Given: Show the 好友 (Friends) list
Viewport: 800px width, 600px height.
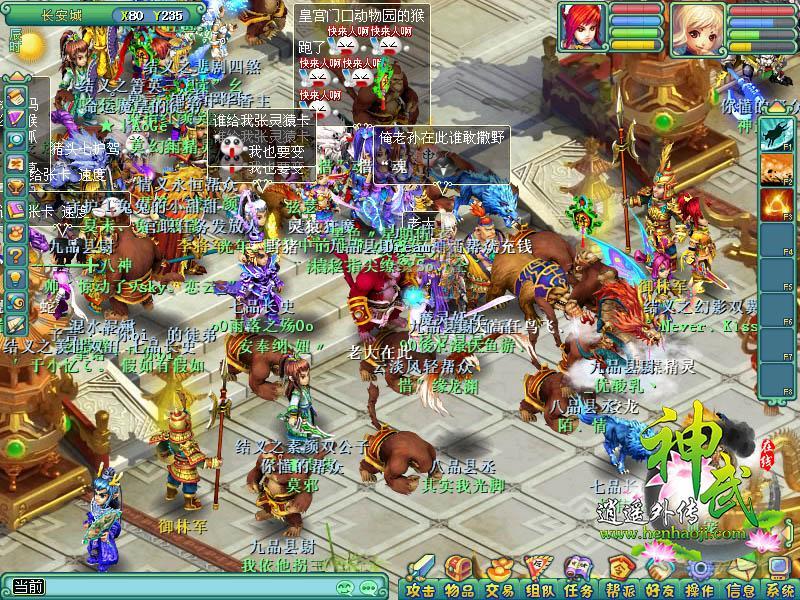Looking at the screenshot, I should tap(660, 588).
